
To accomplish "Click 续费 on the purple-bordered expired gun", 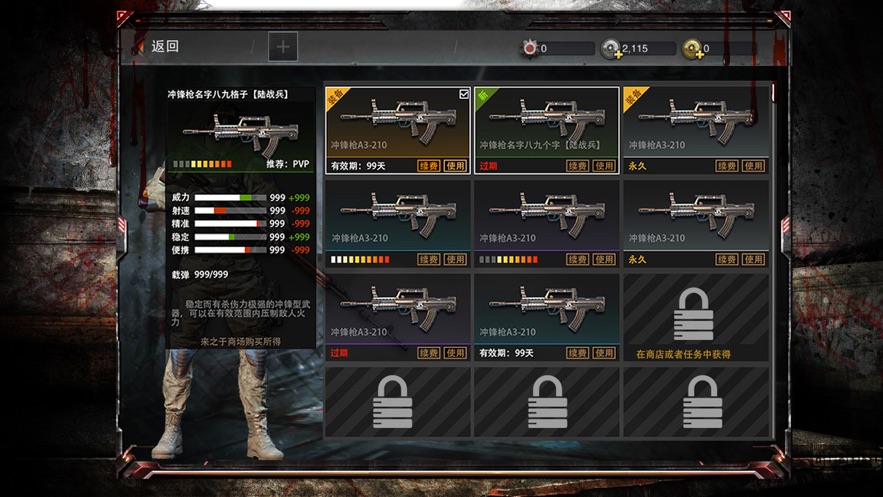I will [429, 353].
